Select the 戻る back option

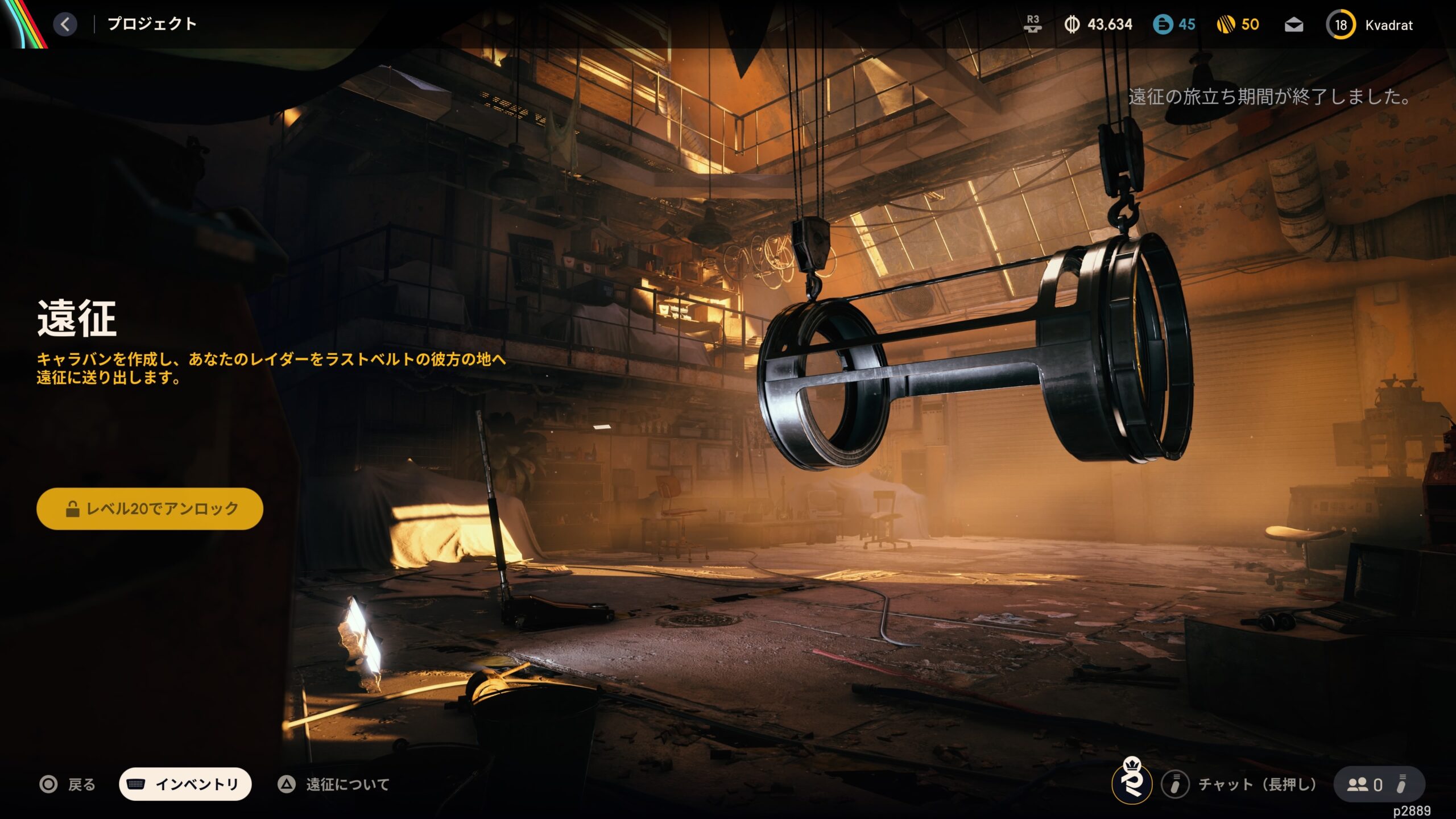click(x=68, y=785)
